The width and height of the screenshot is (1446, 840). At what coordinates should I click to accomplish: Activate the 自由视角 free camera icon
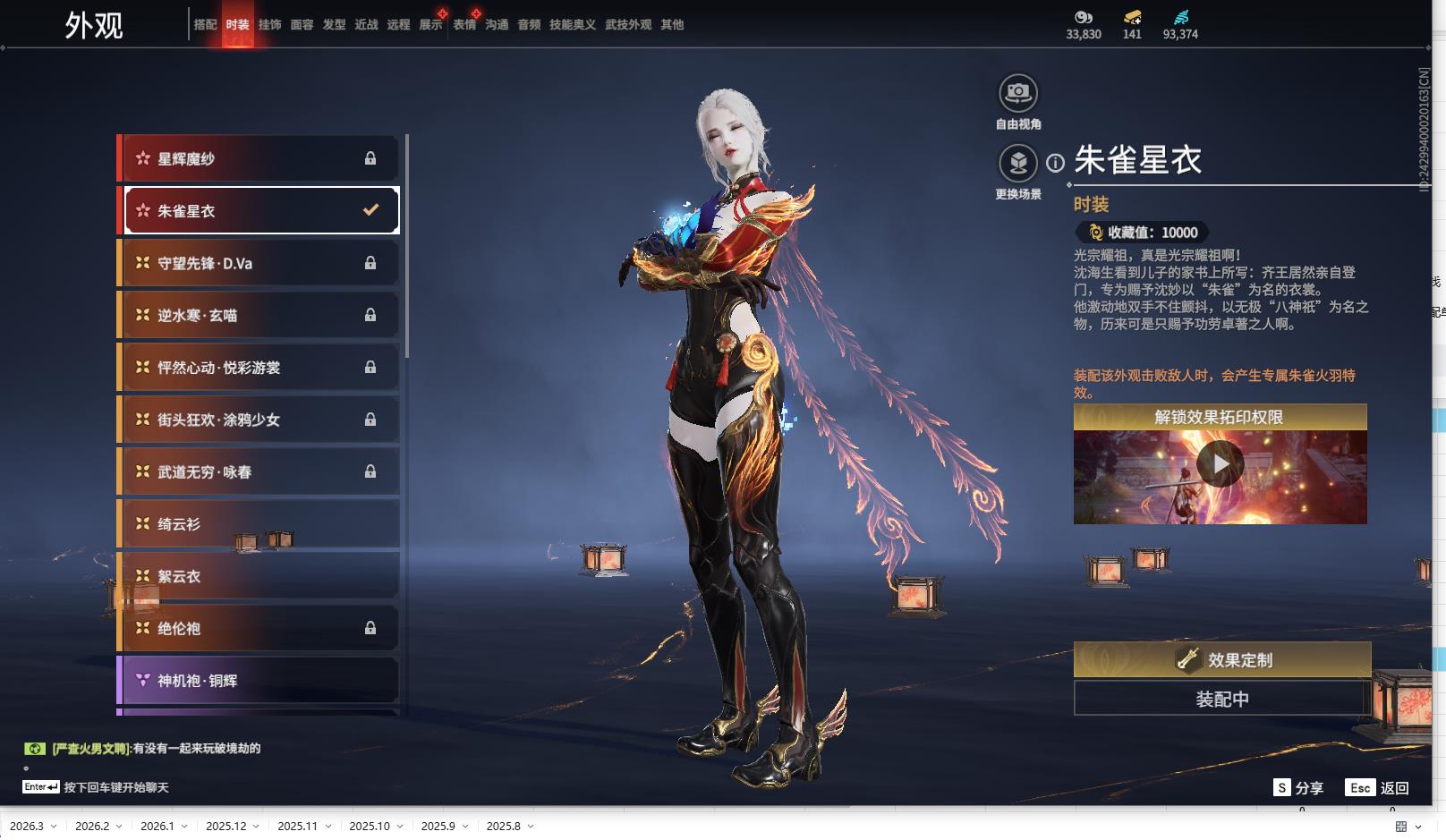(x=1017, y=93)
